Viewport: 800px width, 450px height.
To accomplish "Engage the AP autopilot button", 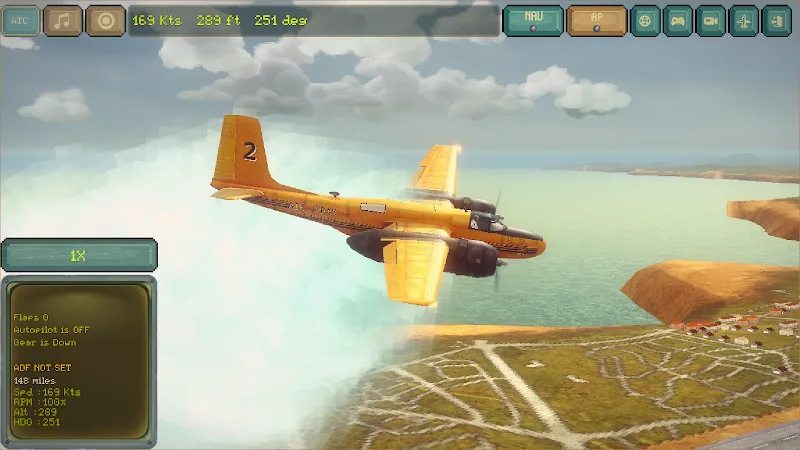I will pos(596,20).
